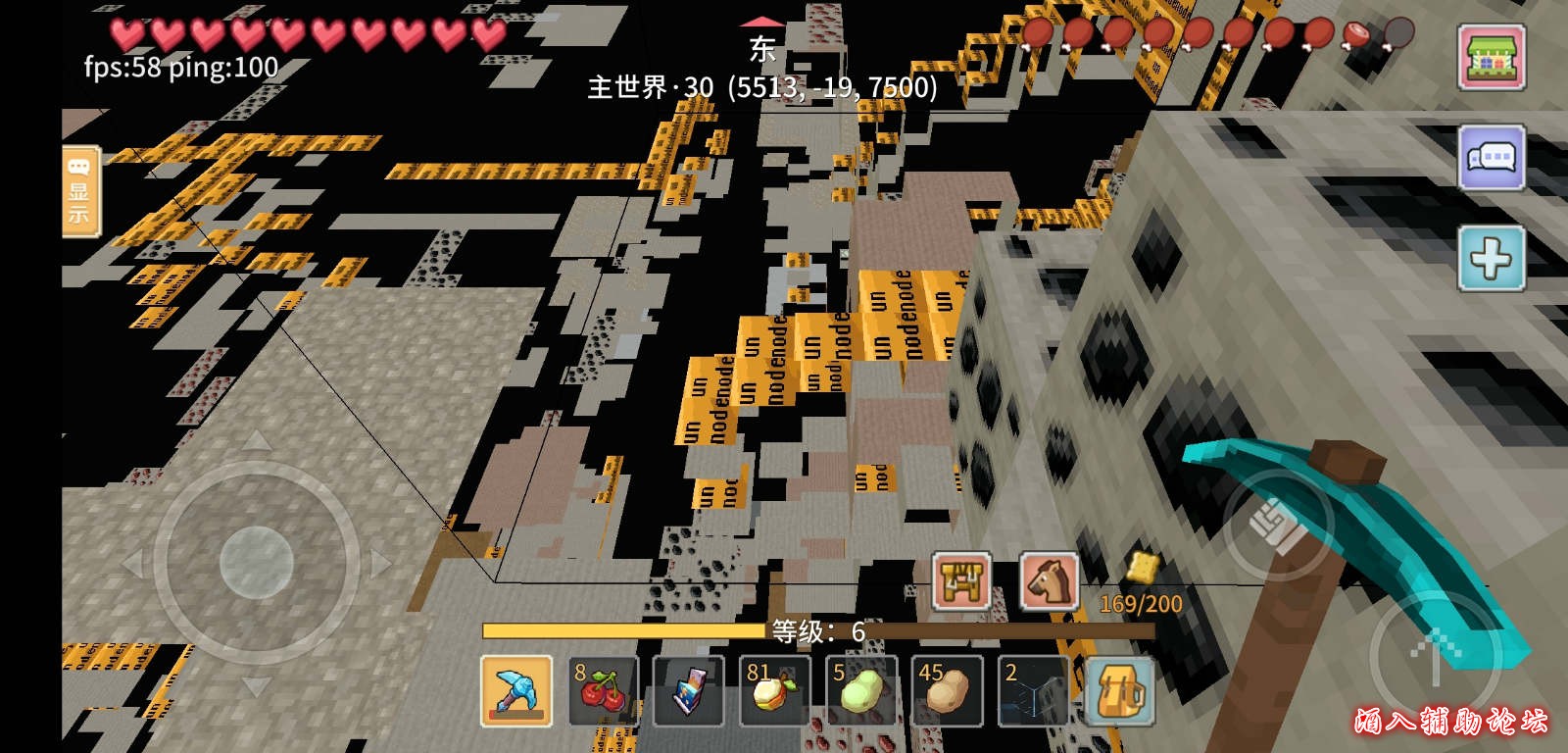Choose the blue book item slot
Viewport: 1568px width, 753px height.
(x=688, y=691)
